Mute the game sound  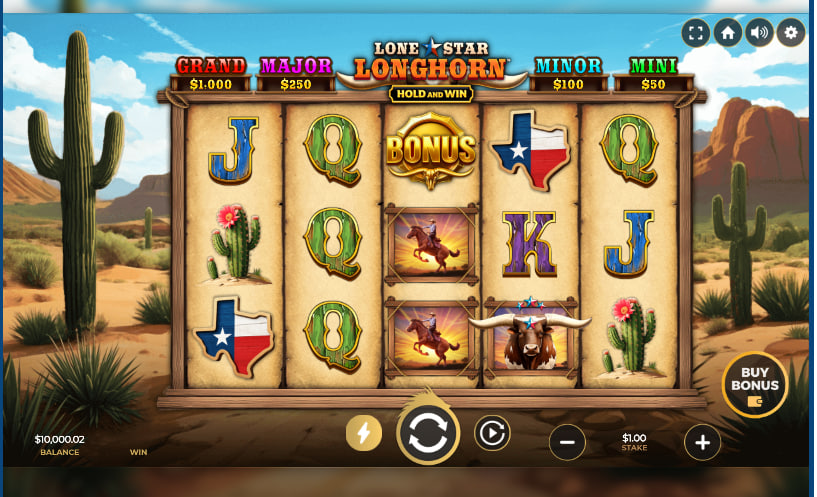[x=760, y=33]
